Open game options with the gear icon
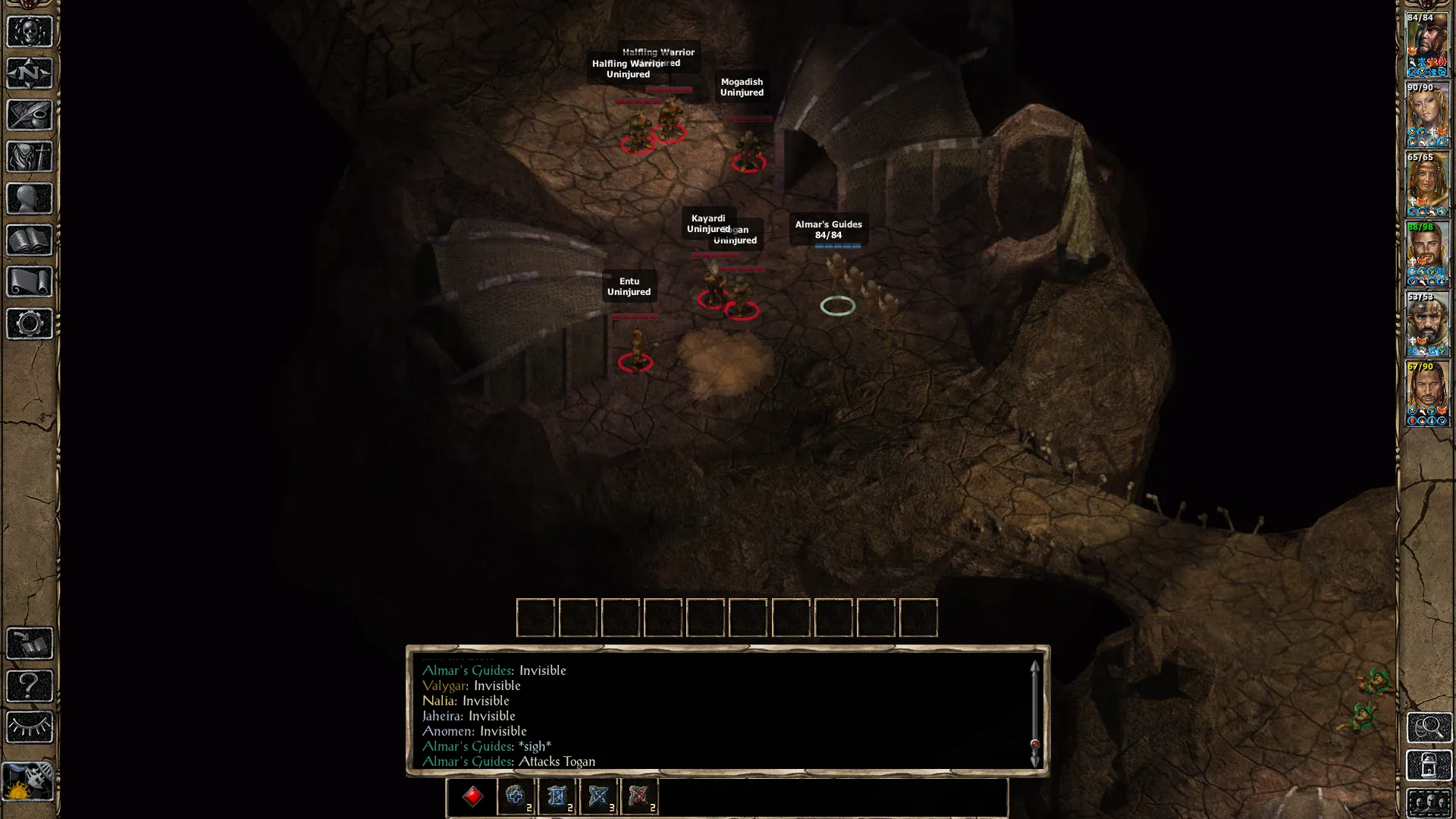 point(30,324)
